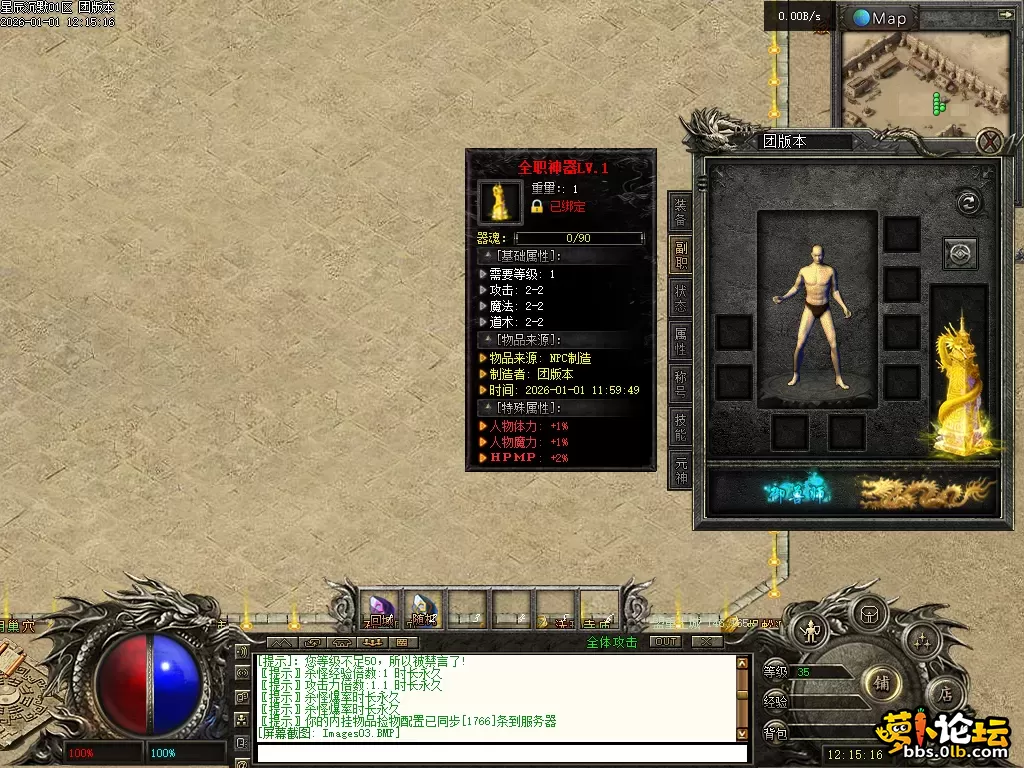Use the 随机 random teleport scroll slot

(423, 609)
